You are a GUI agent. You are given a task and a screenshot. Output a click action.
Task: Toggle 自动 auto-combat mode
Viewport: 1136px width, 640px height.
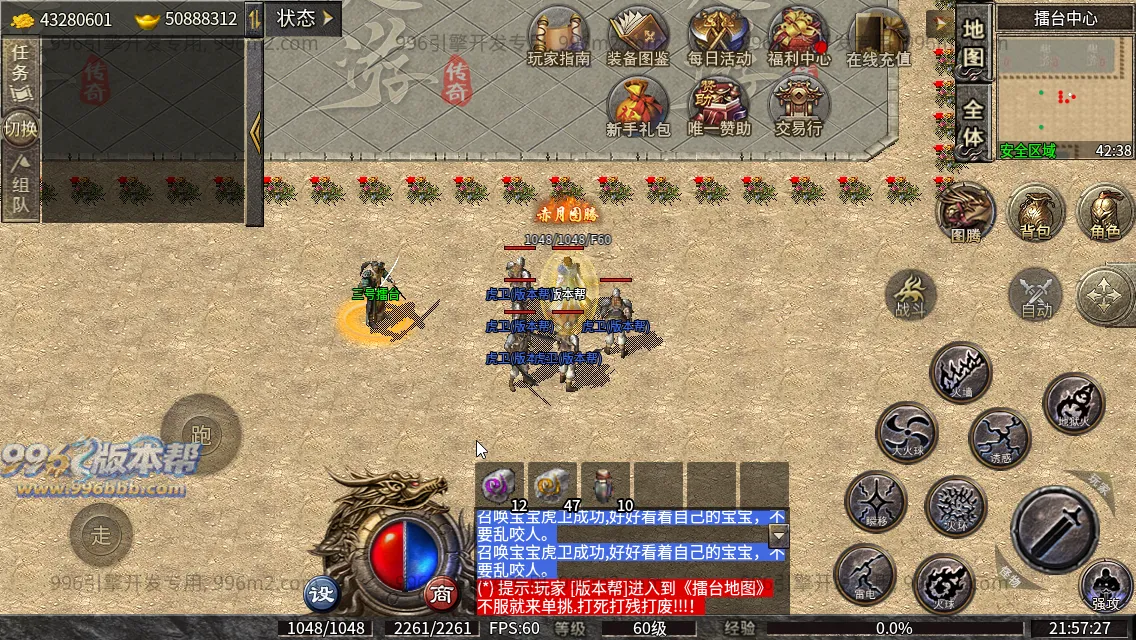(x=1037, y=295)
